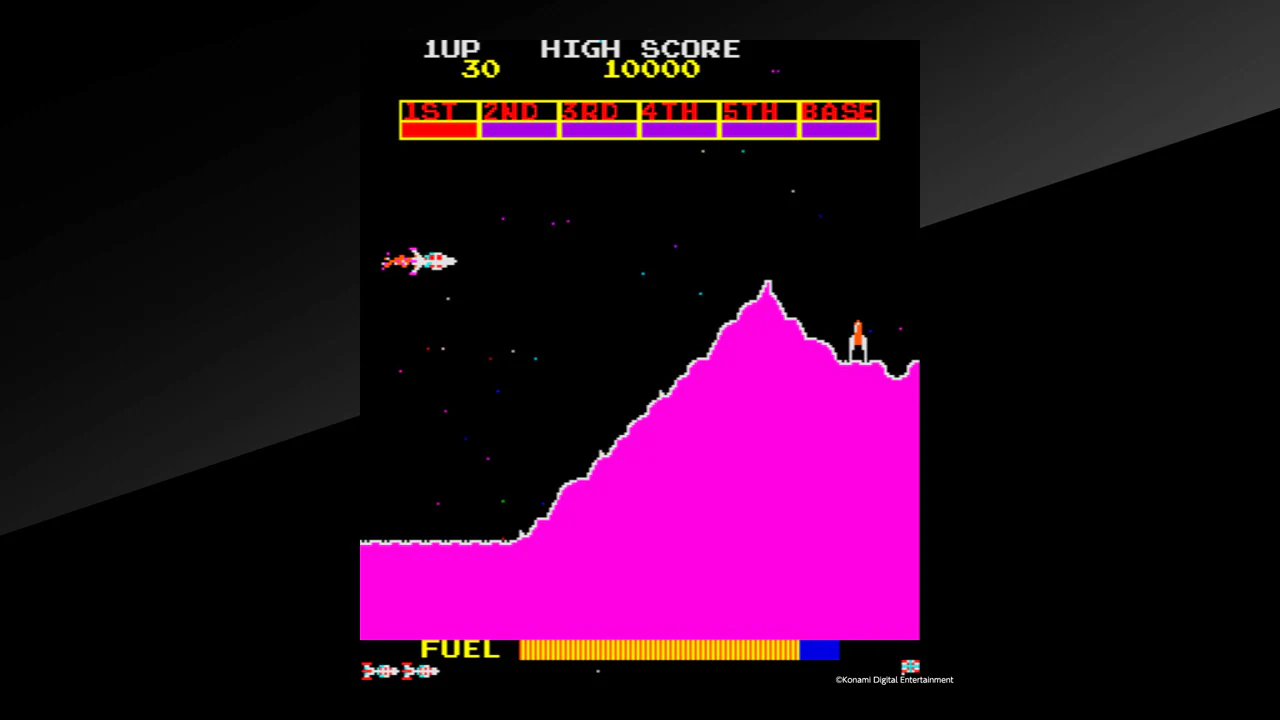Switch to the BASE stage tab
Image resolution: width=1280 pixels, height=720 pixels.
[x=839, y=111]
